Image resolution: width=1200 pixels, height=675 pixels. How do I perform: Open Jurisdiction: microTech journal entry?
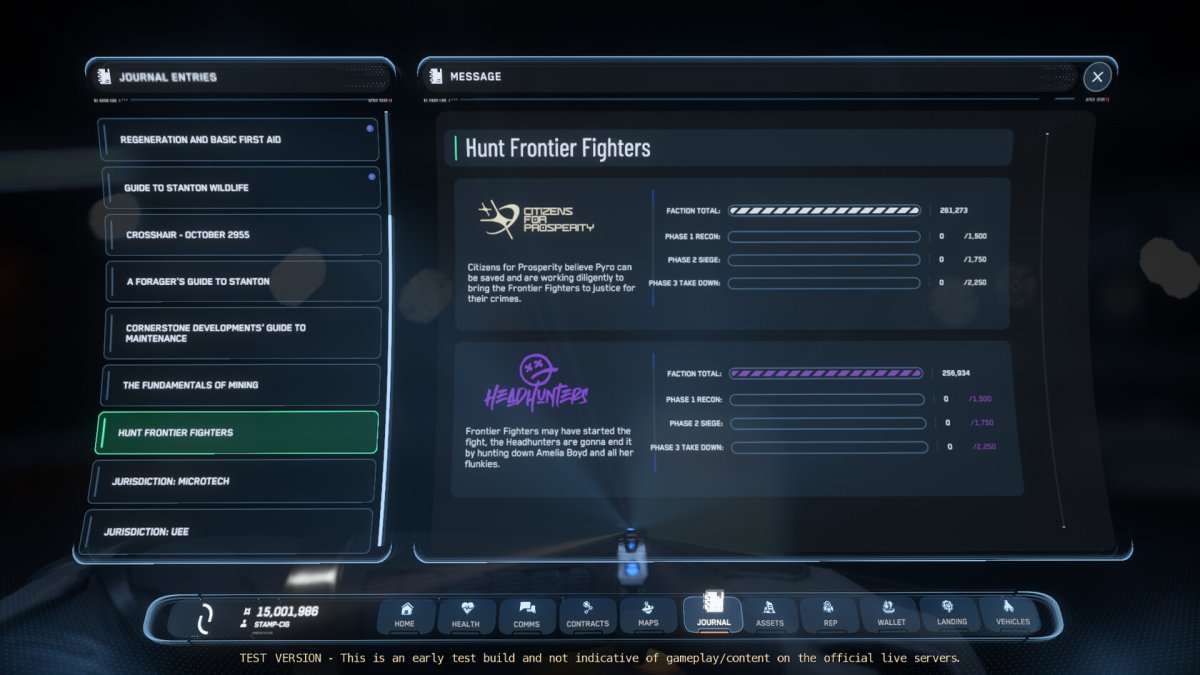coord(233,481)
